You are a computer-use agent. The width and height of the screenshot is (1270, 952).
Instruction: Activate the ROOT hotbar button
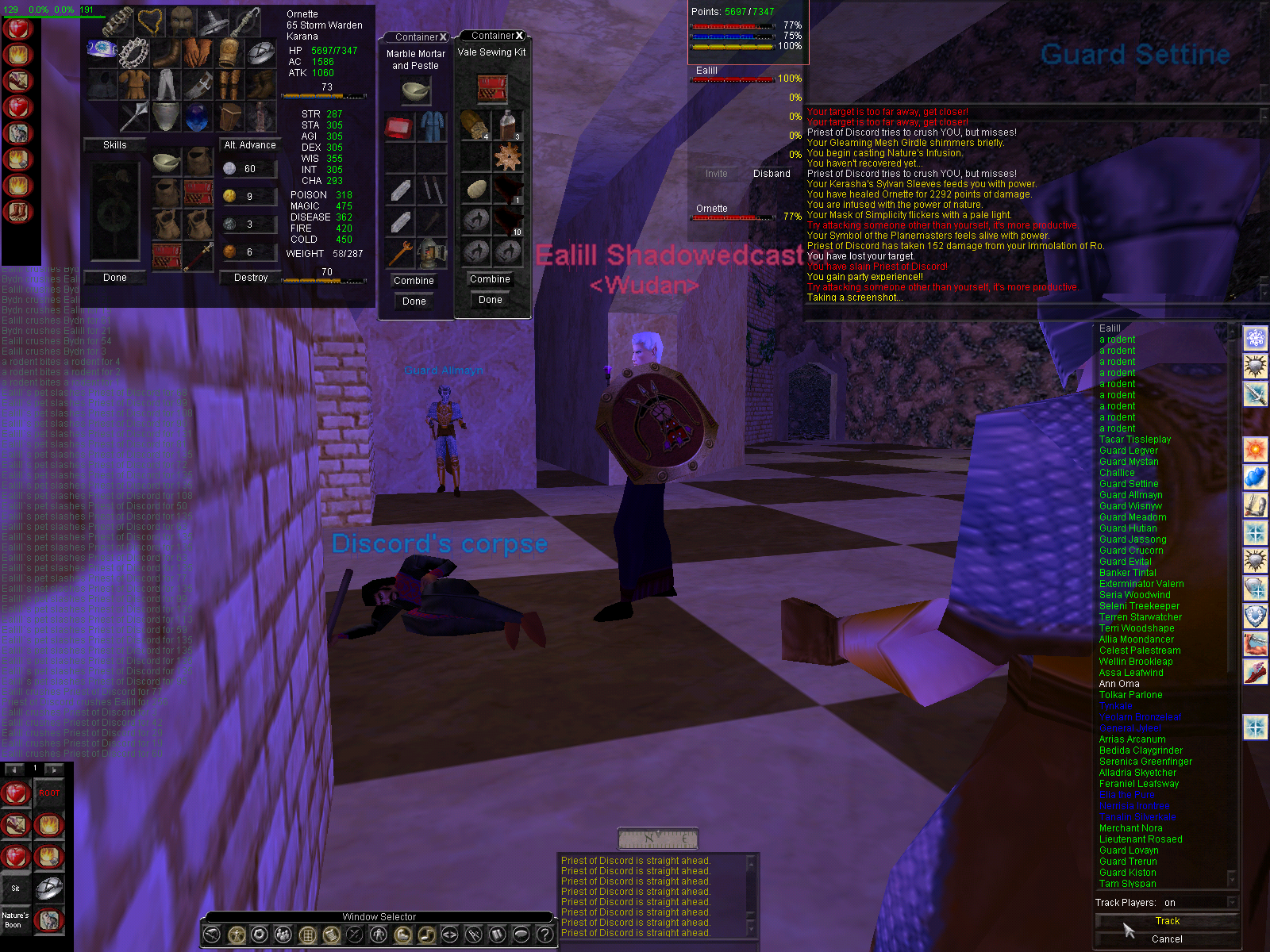click(49, 793)
